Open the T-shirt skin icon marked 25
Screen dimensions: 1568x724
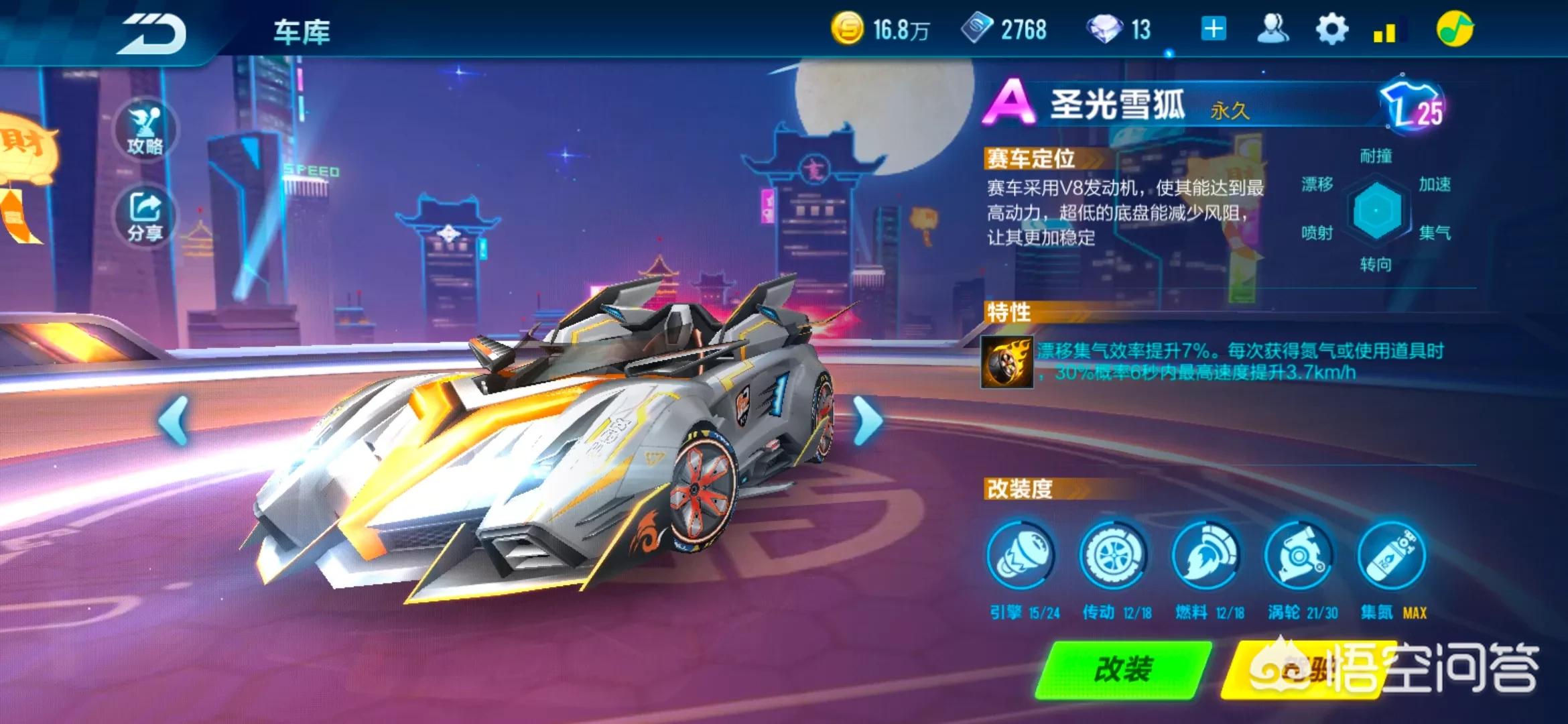[1413, 107]
